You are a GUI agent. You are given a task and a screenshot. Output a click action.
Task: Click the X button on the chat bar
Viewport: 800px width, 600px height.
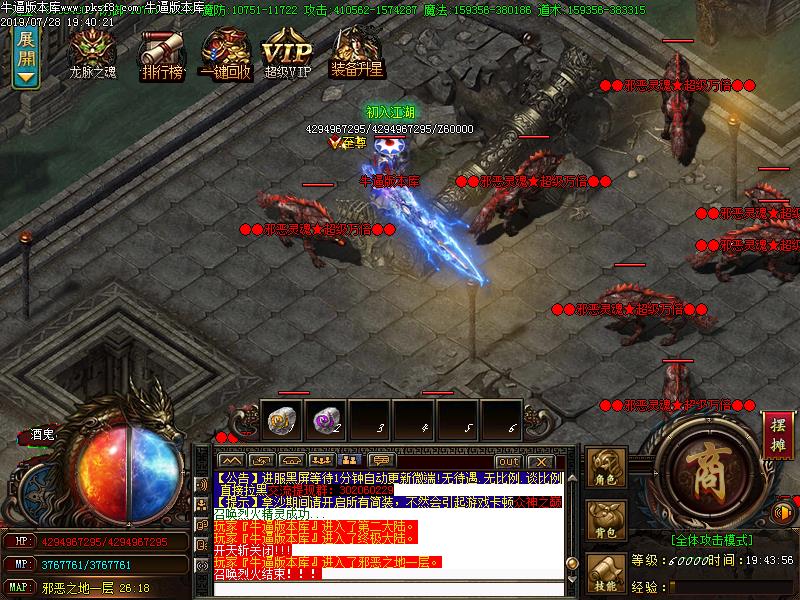pyautogui.click(x=539, y=461)
